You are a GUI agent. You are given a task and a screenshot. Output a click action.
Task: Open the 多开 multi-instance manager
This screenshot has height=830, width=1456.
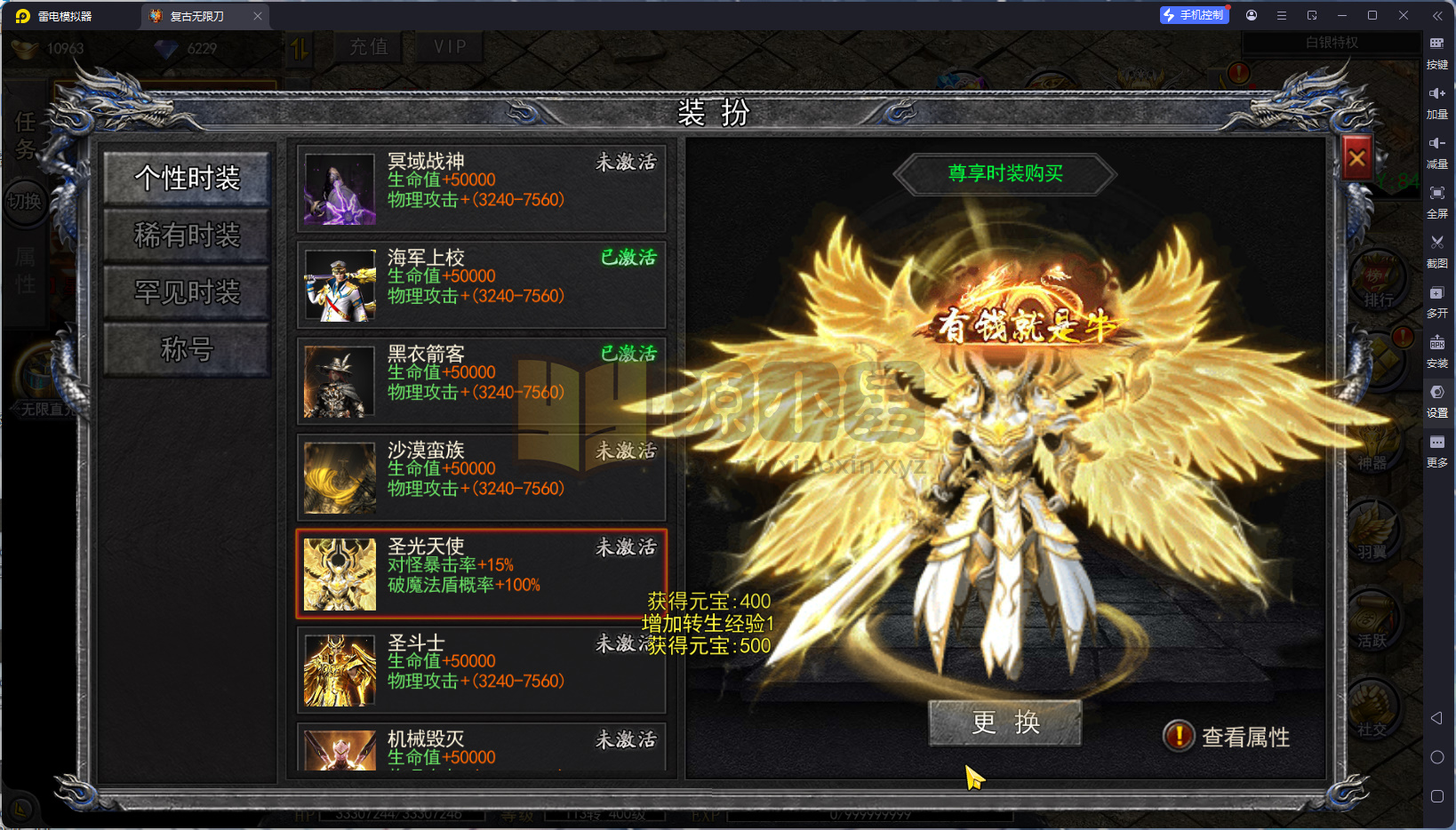(1438, 300)
